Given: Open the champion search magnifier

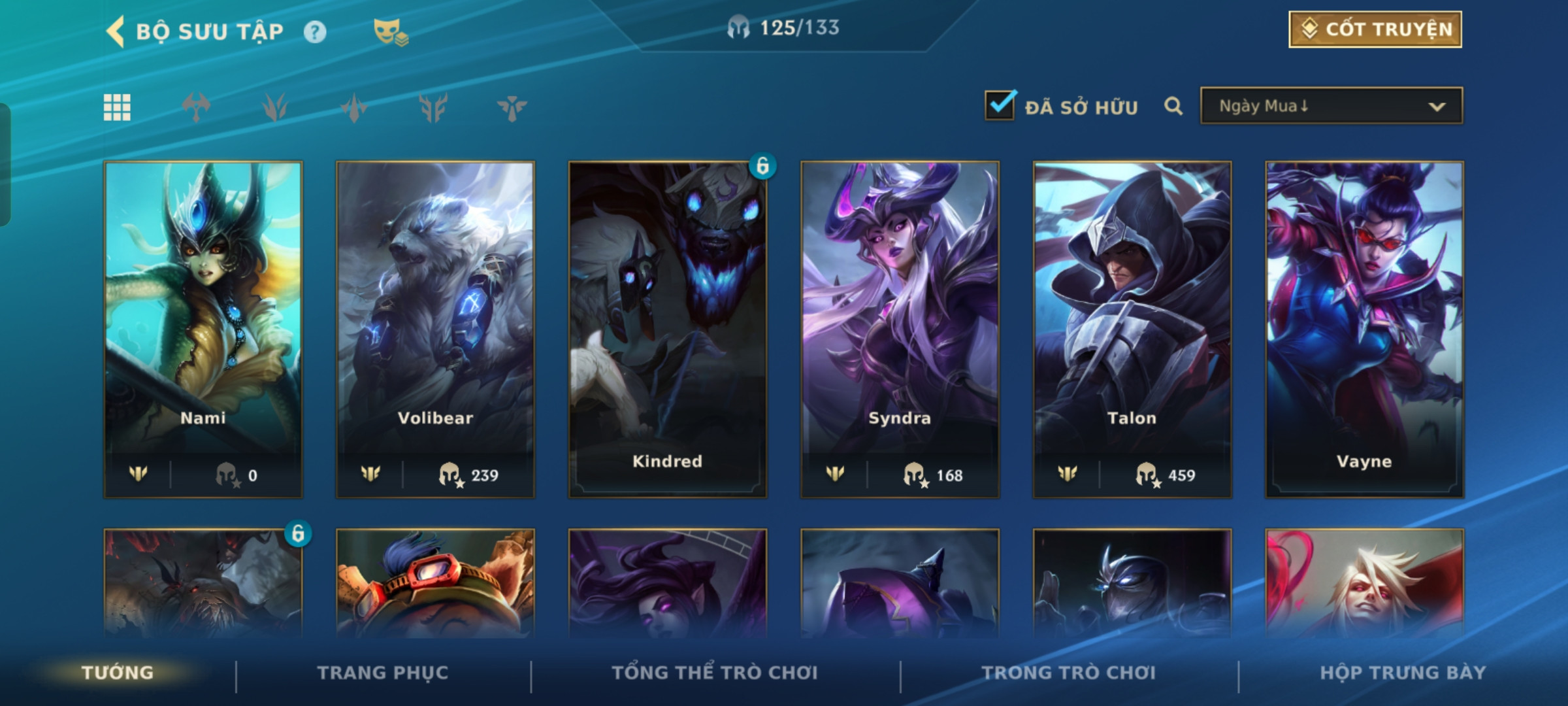Looking at the screenshot, I should click(x=1173, y=106).
